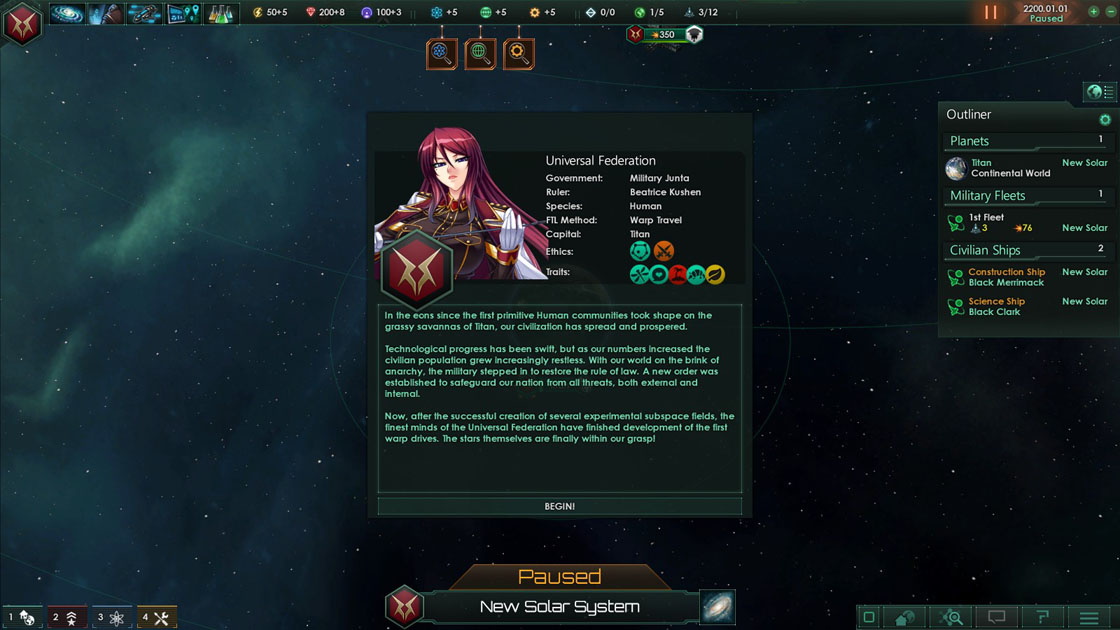Open the research flasks icon in the top bar

220,14
